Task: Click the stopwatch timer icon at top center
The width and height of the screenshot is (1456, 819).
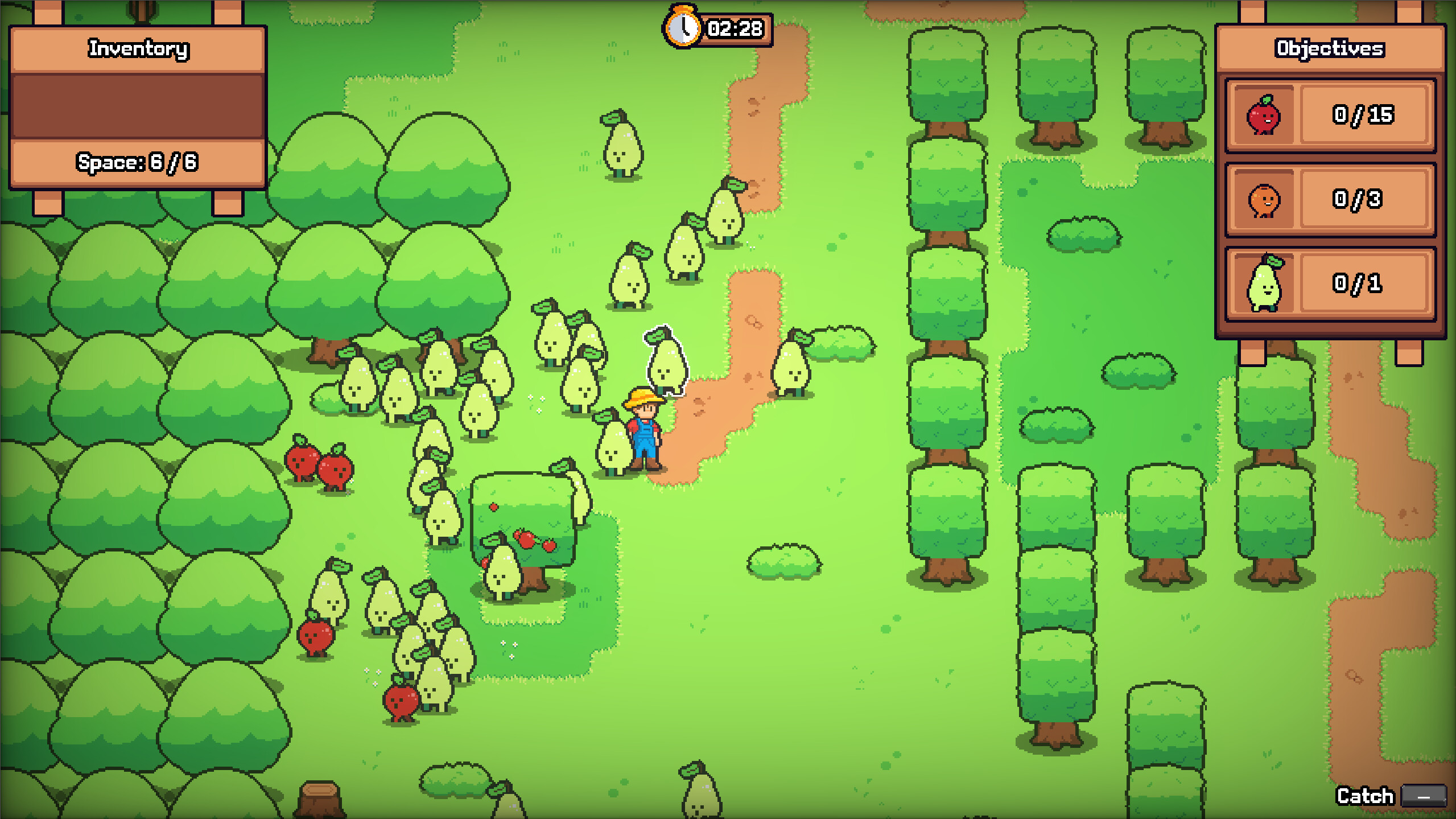Action: click(x=682, y=26)
